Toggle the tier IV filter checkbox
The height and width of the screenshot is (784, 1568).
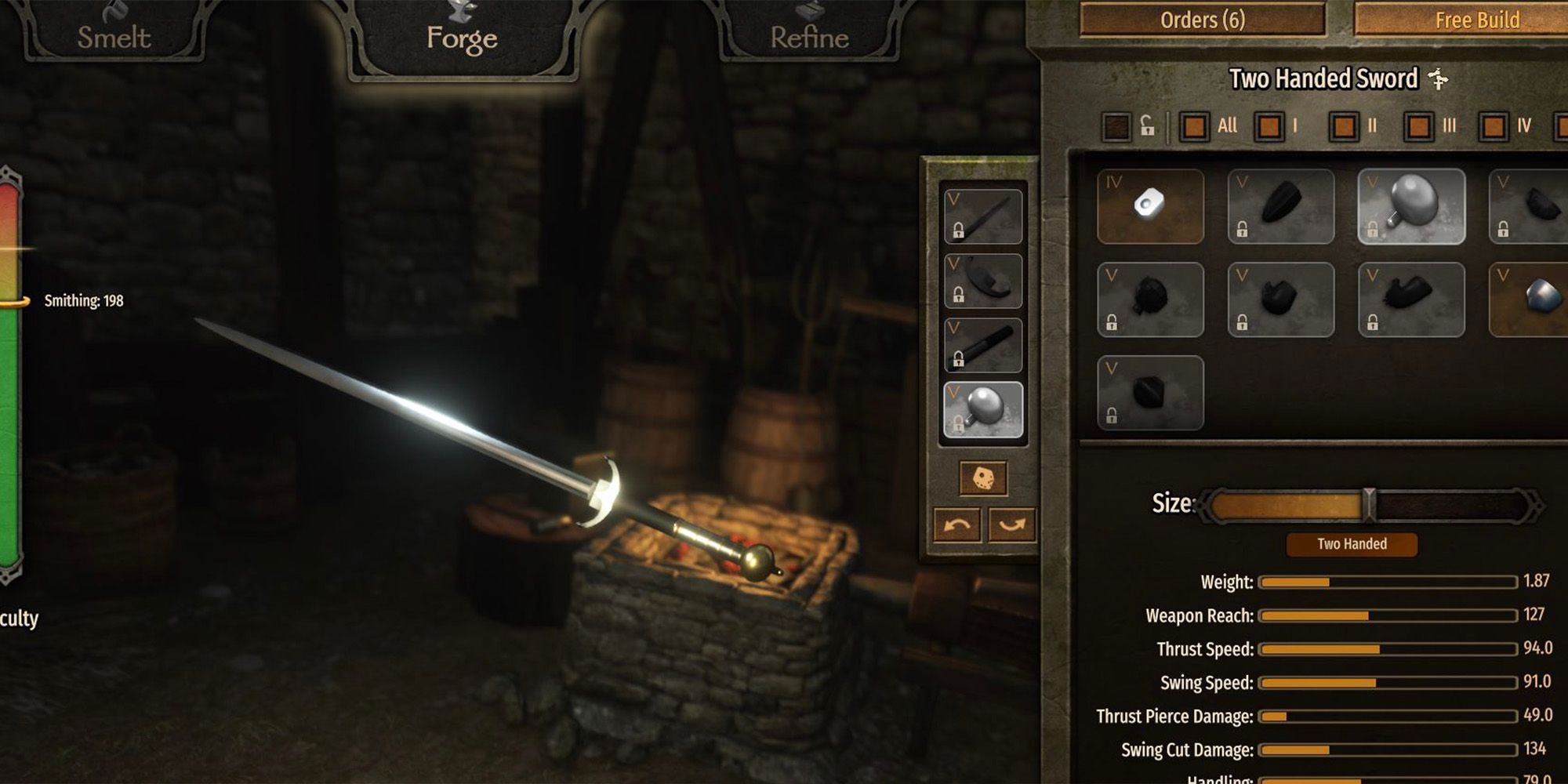coord(1494,126)
